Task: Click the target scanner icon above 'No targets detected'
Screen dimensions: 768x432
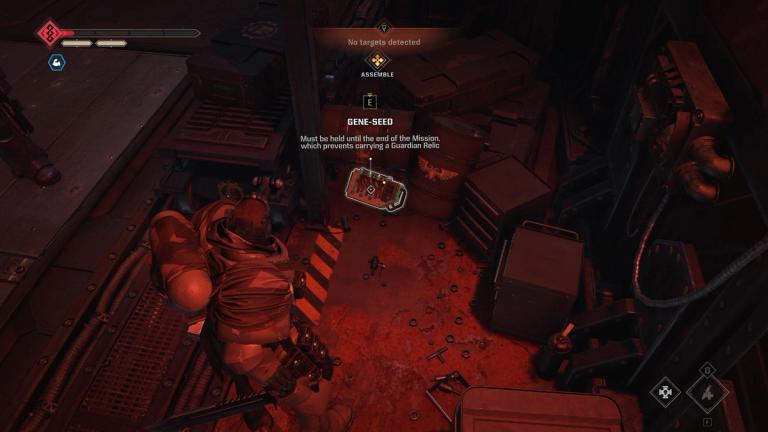Action: [384, 29]
